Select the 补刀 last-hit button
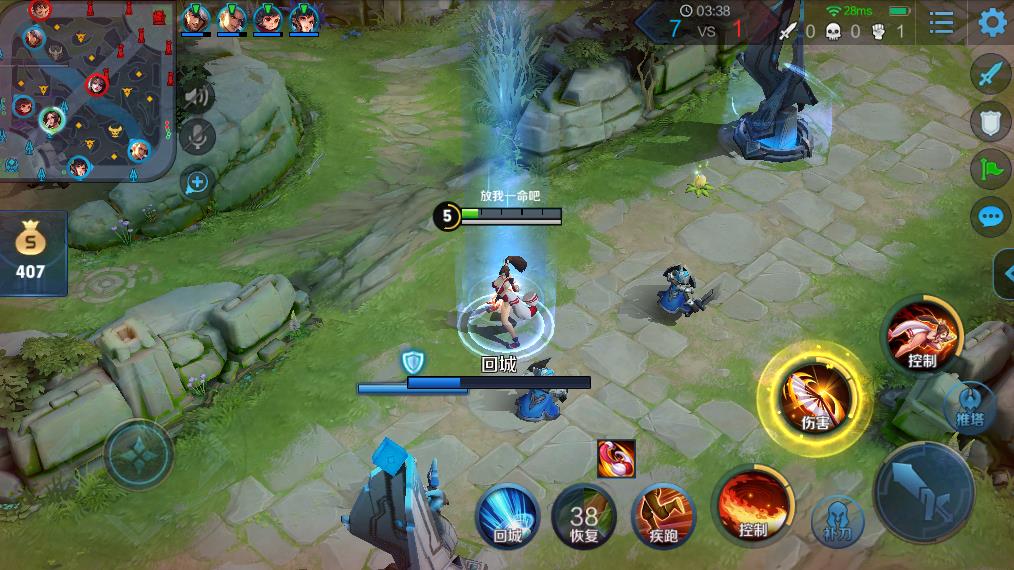This screenshot has height=570, width=1014. click(837, 519)
